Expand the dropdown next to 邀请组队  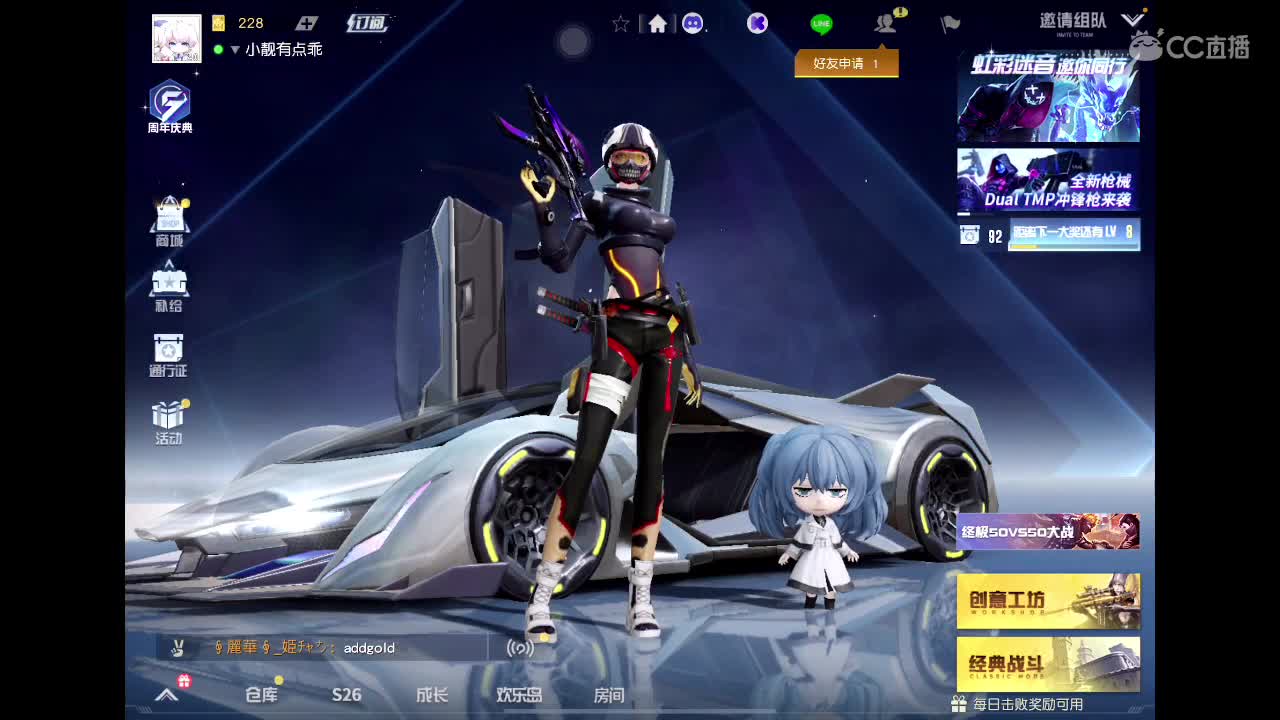[x=1131, y=19]
